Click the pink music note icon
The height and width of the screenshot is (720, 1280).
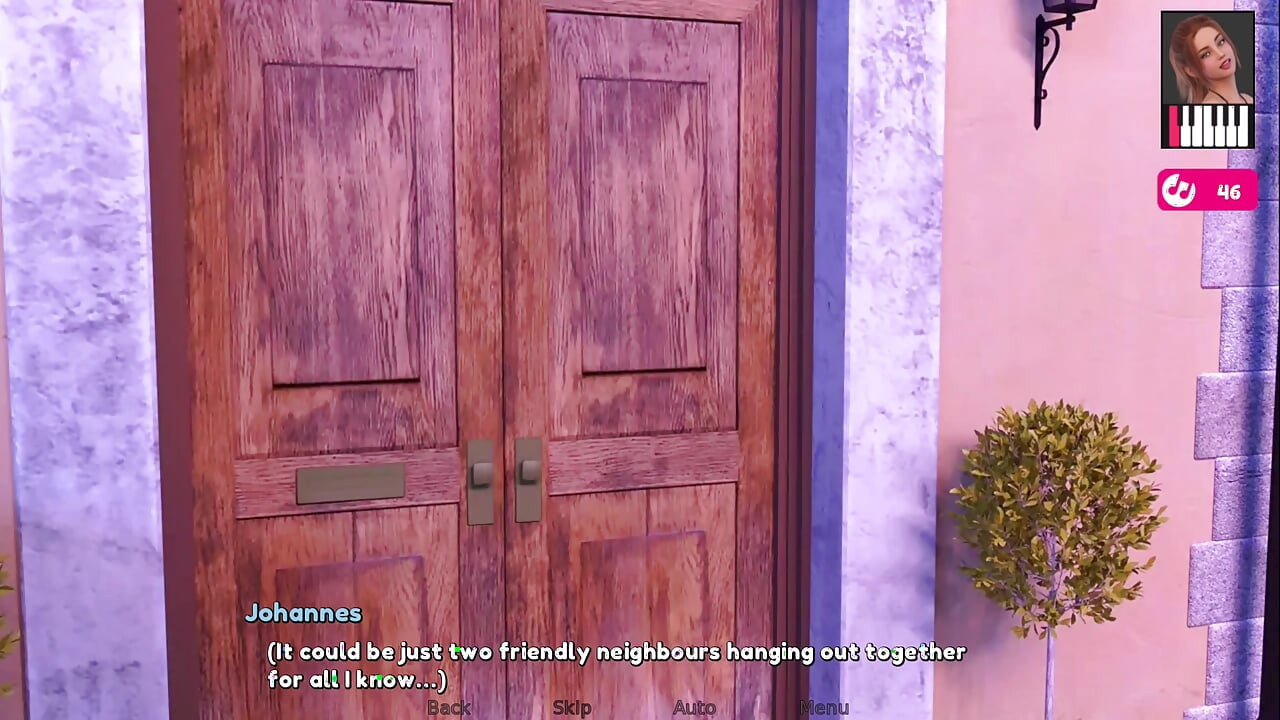click(1178, 191)
